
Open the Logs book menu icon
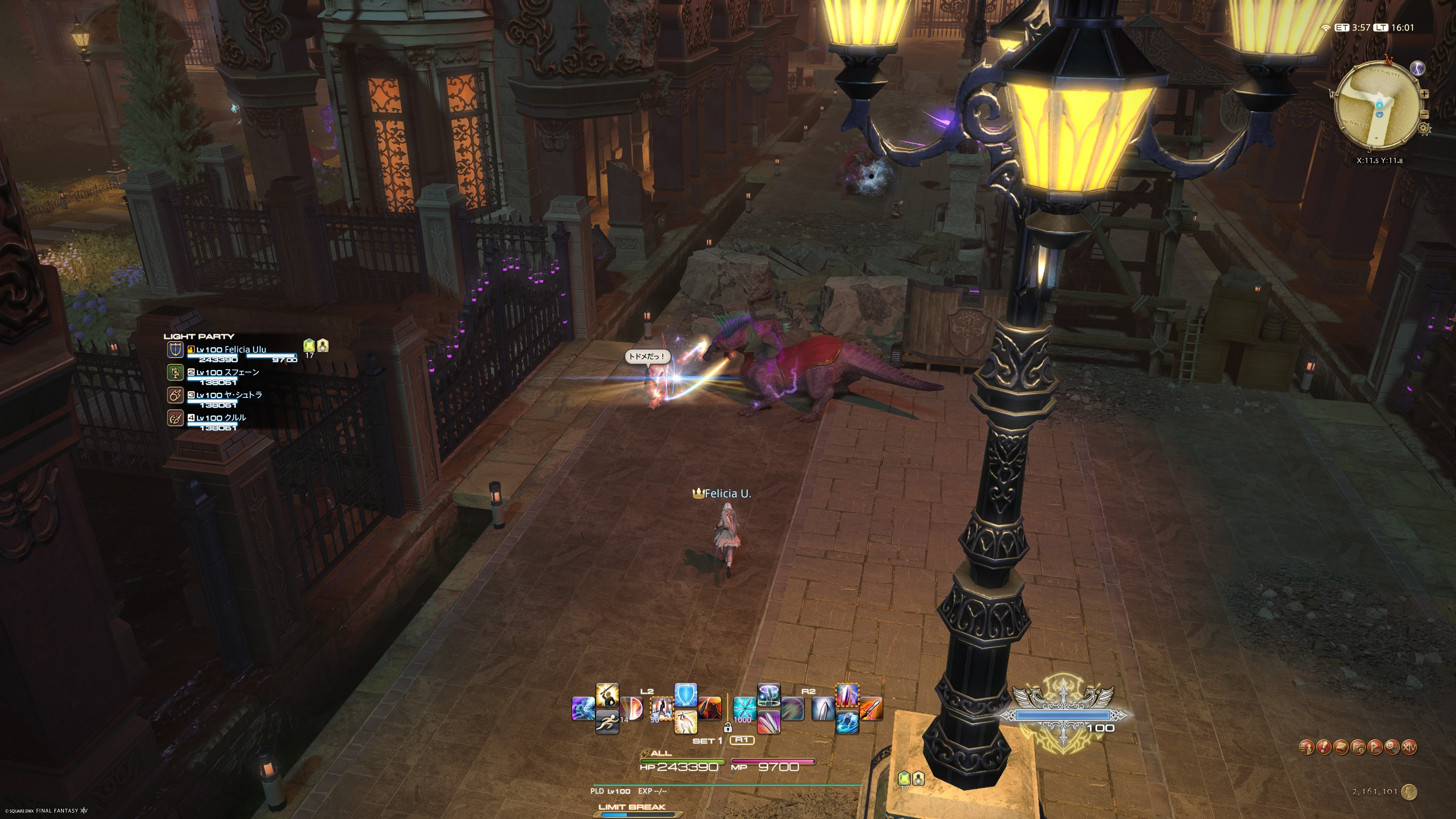(1341, 747)
